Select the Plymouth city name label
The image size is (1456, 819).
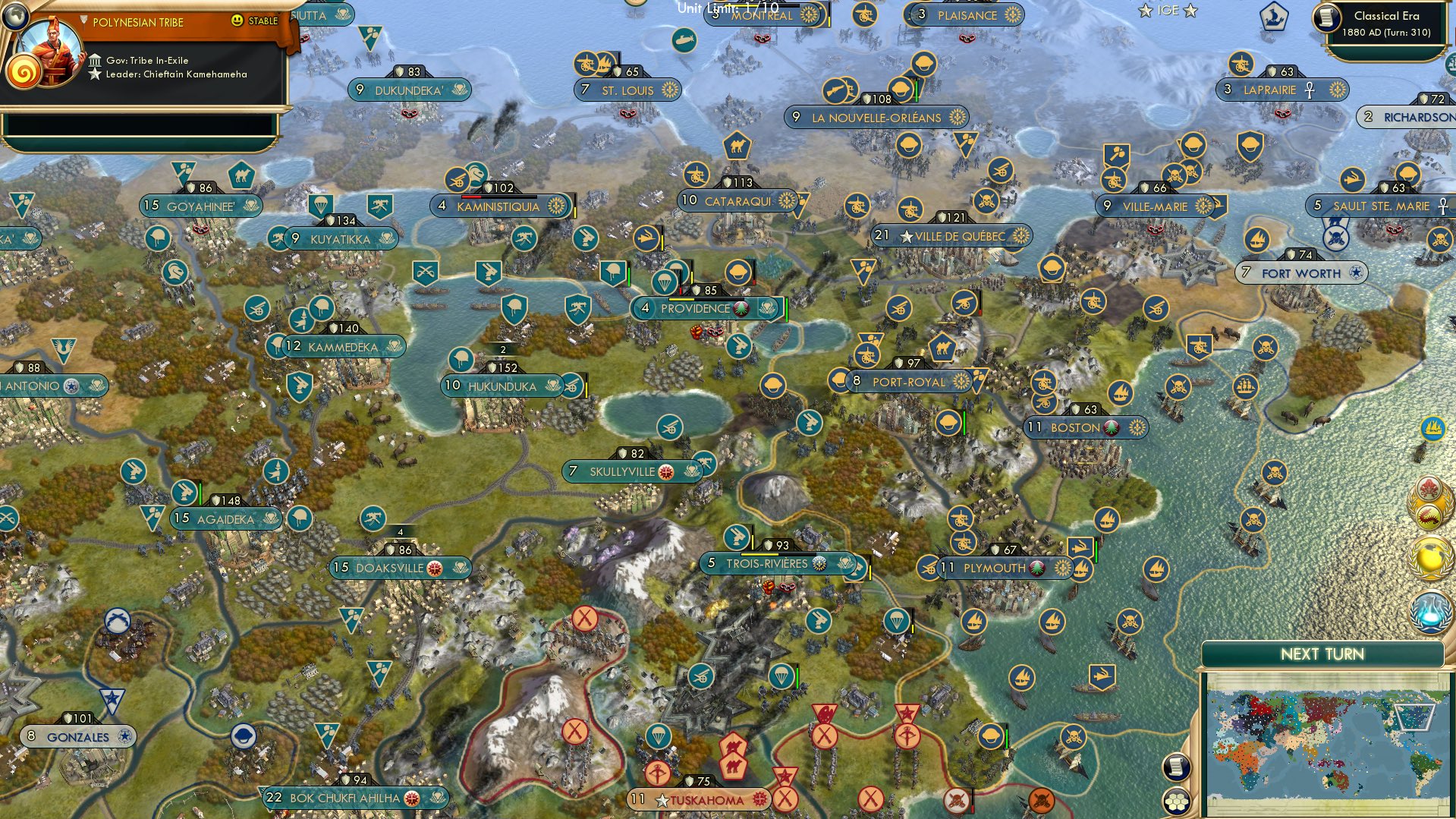pos(994,567)
